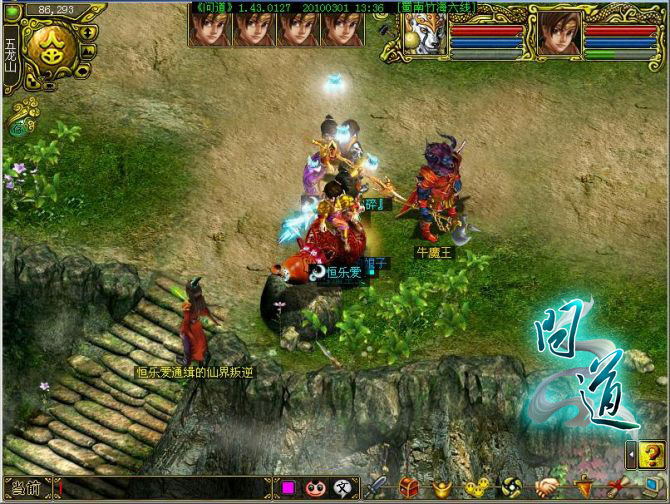
Task: Click the black and gold swirl icon
Action: (510, 489)
